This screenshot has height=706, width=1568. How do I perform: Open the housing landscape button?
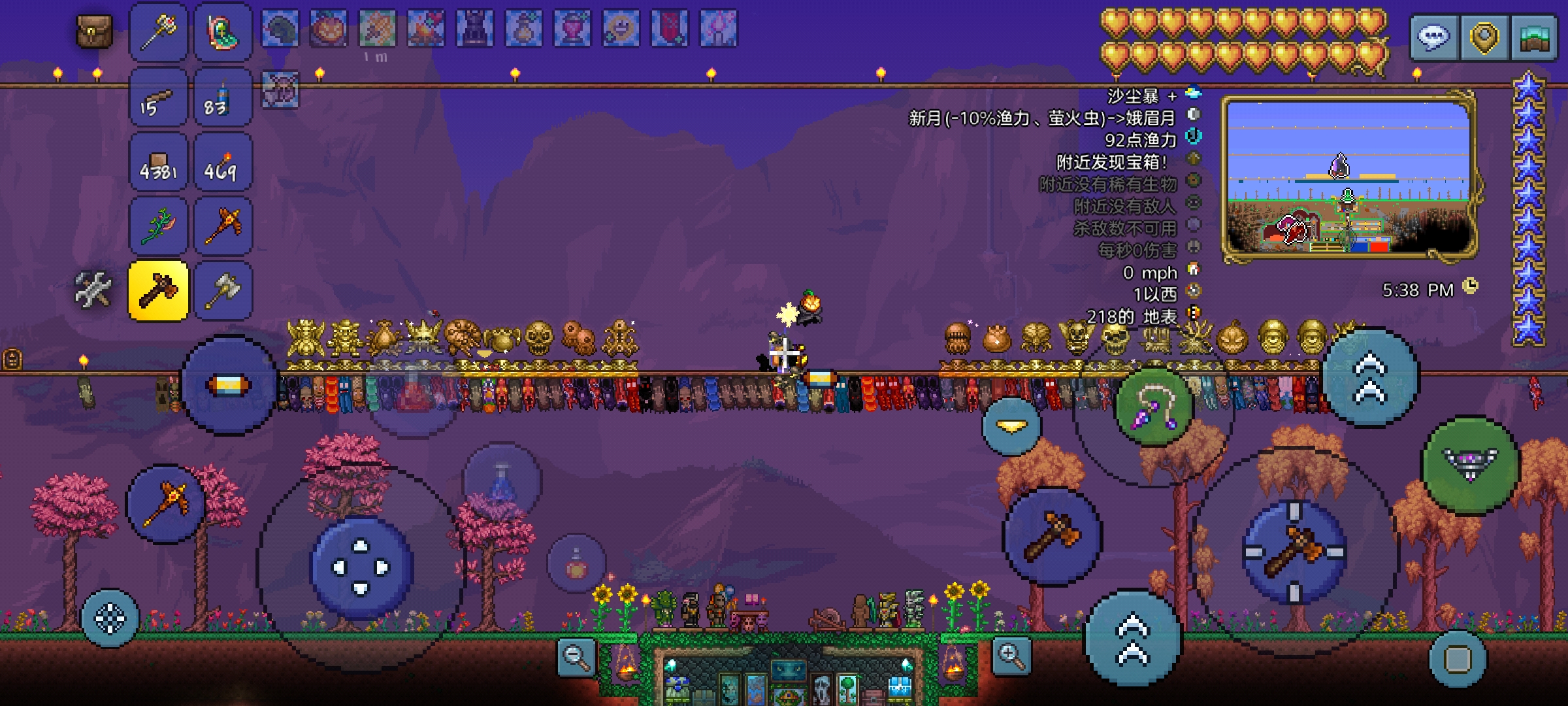coord(1534,38)
